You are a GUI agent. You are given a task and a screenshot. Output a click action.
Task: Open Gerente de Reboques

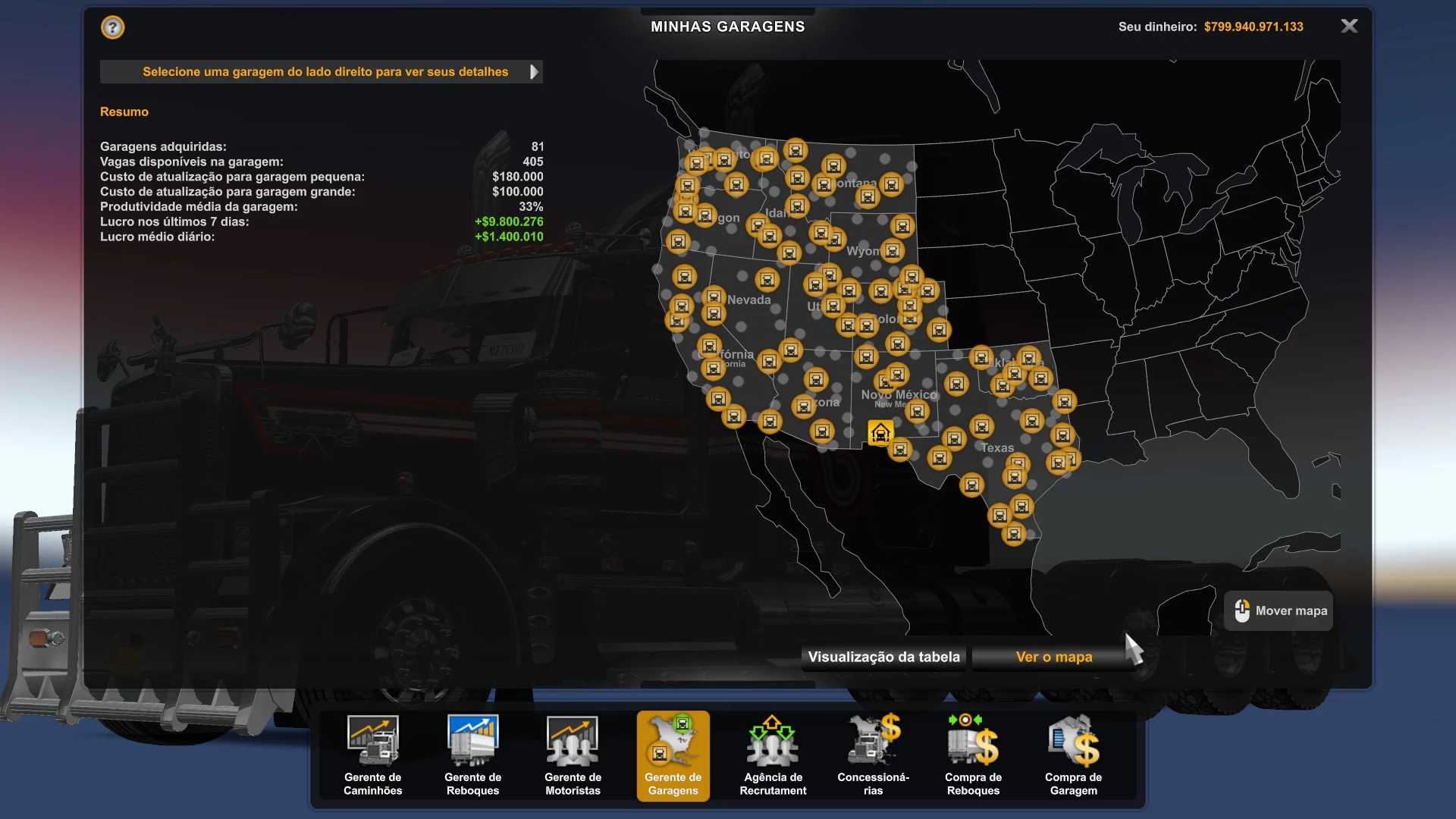pos(472,755)
